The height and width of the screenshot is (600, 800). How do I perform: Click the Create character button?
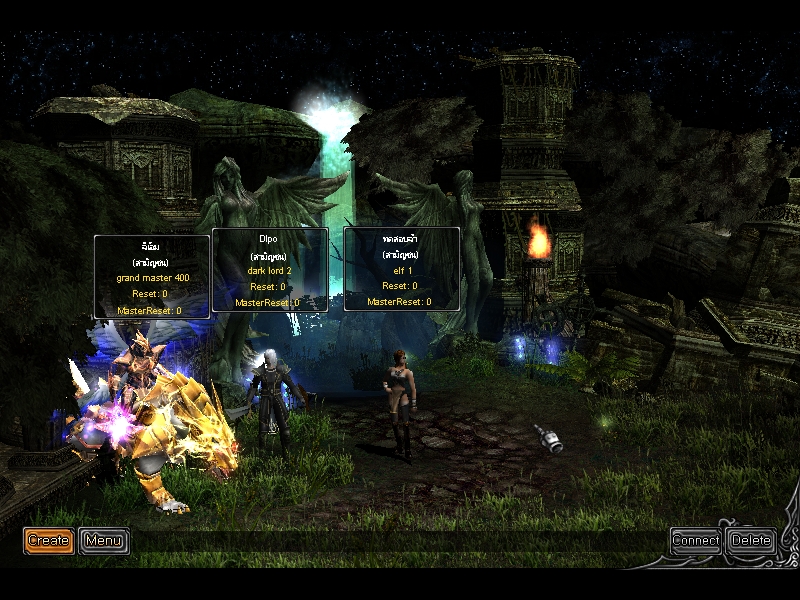click(48, 541)
